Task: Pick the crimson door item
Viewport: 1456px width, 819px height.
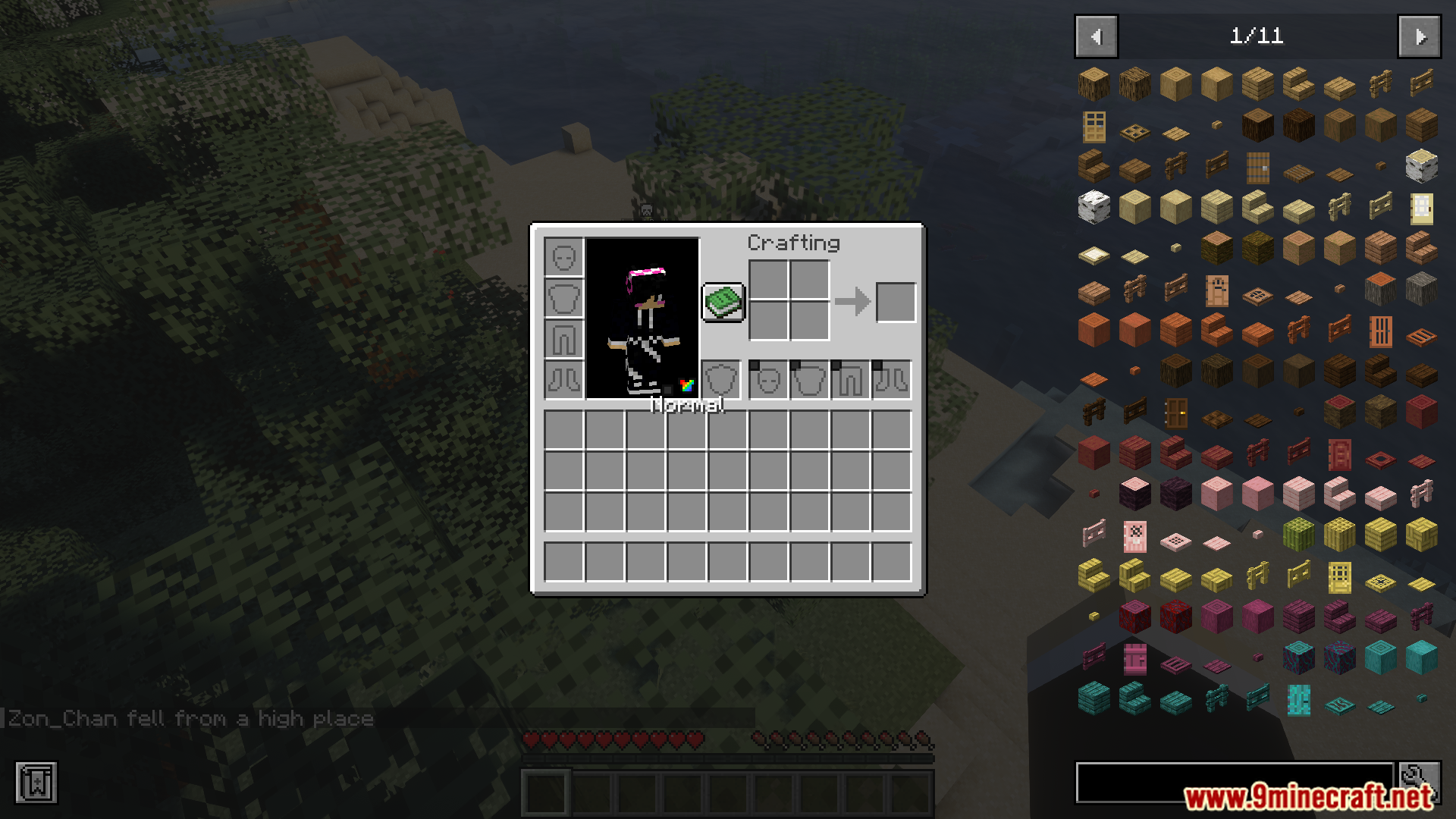Action: coord(1135,659)
